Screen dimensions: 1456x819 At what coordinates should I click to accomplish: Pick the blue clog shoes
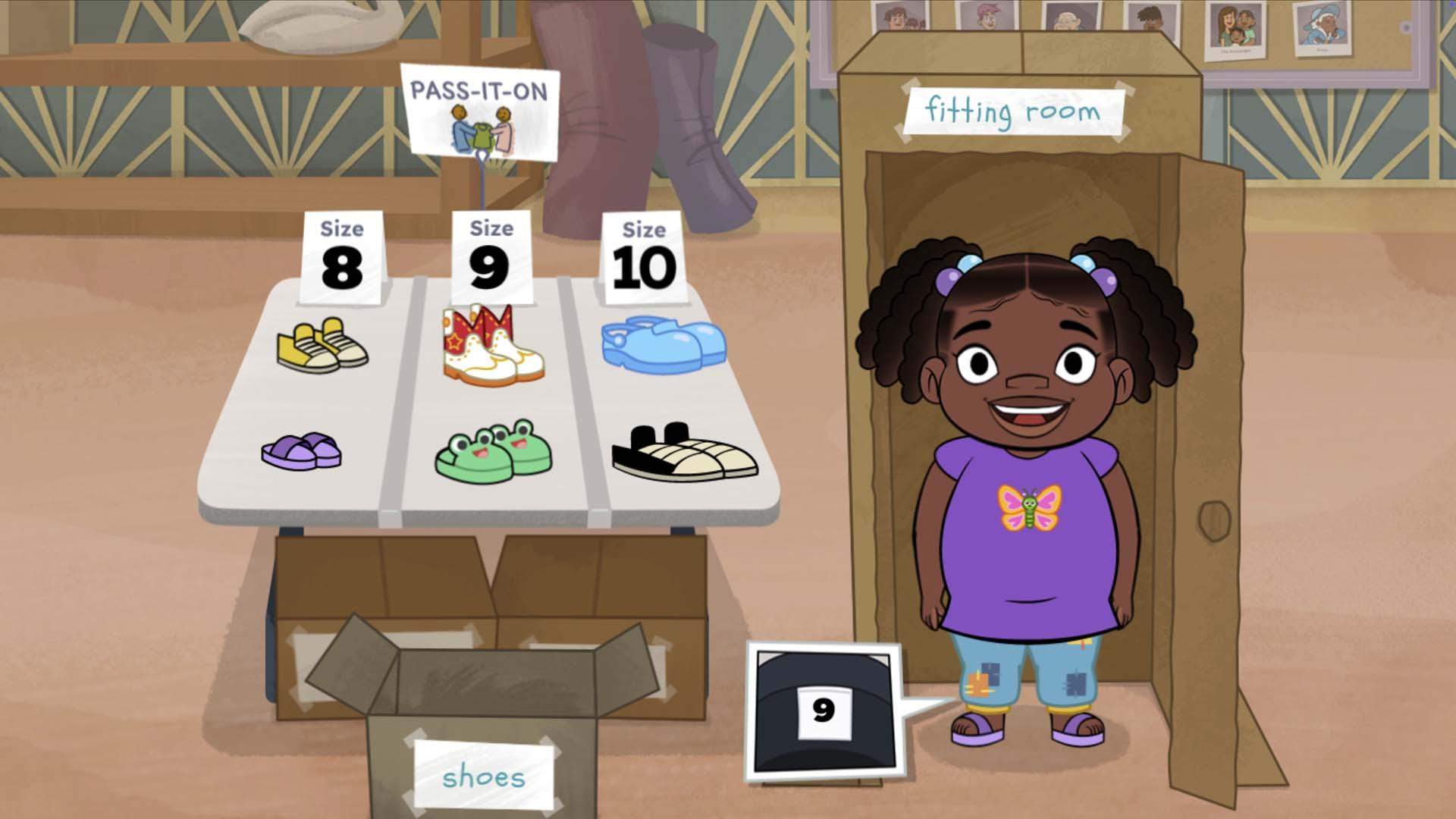(664, 346)
